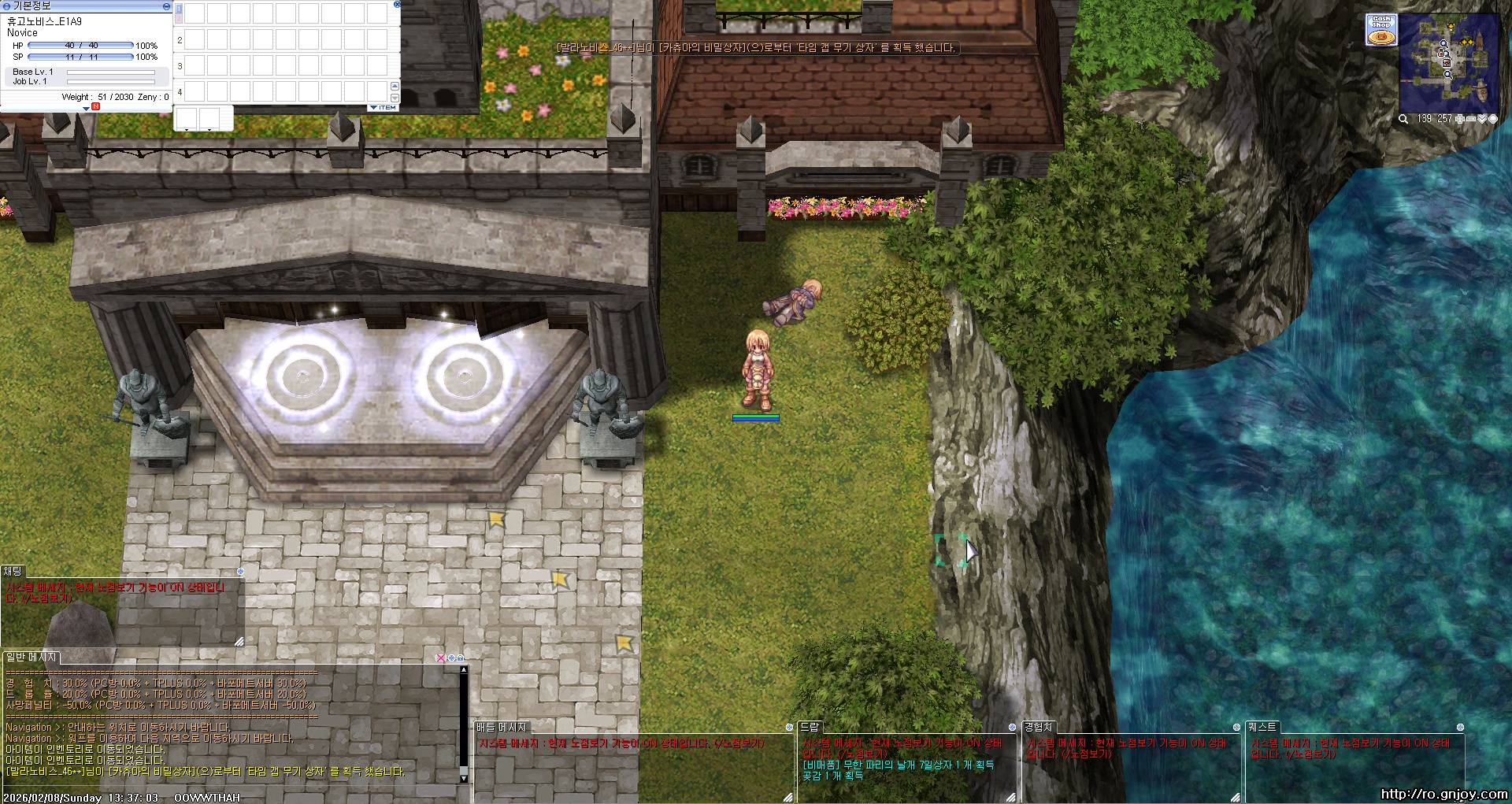Screen dimensions: 1512x804
Task: Select the 일반 메시지 general message tab
Action: click(x=31, y=658)
